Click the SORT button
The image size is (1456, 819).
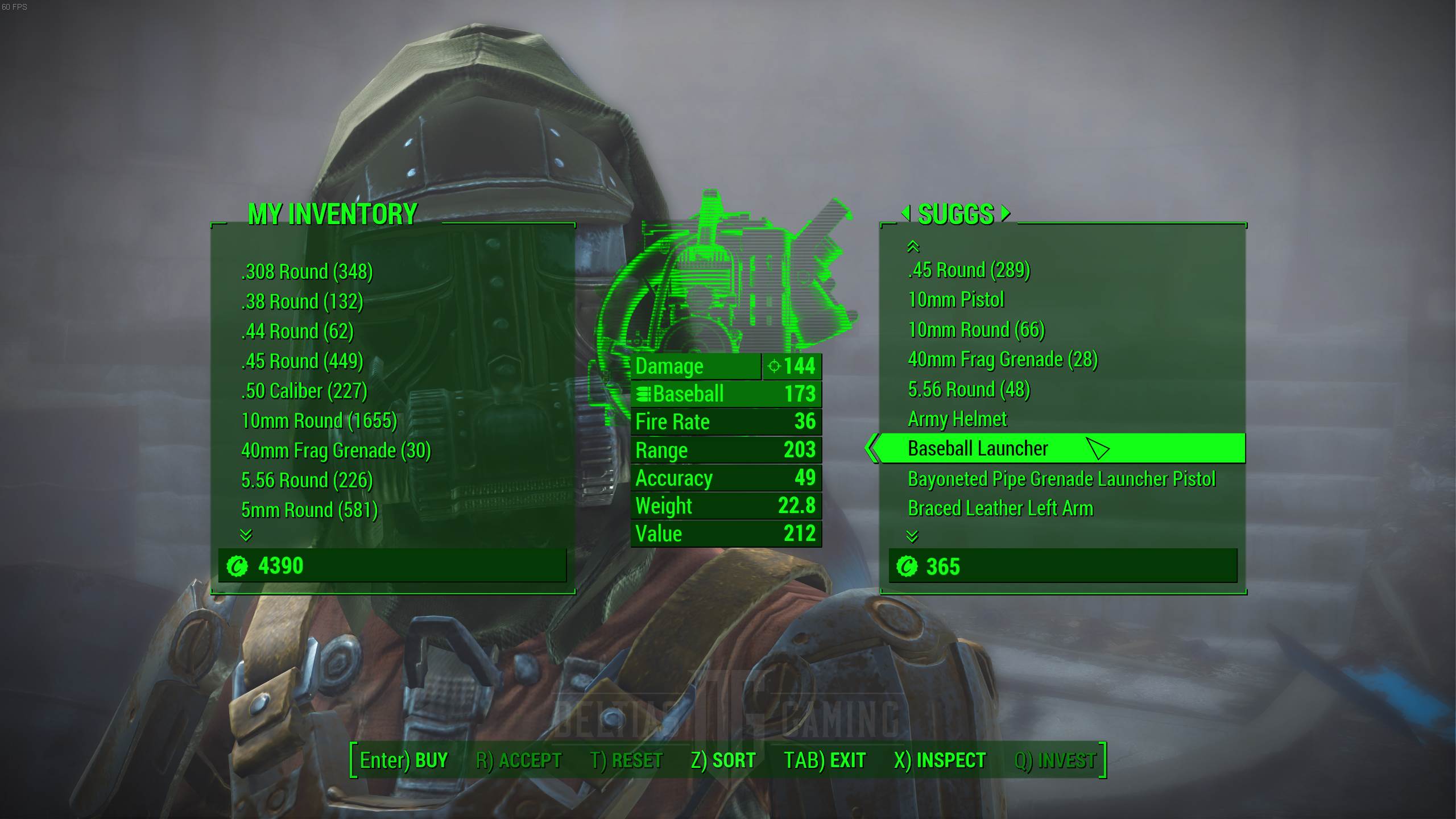click(723, 760)
